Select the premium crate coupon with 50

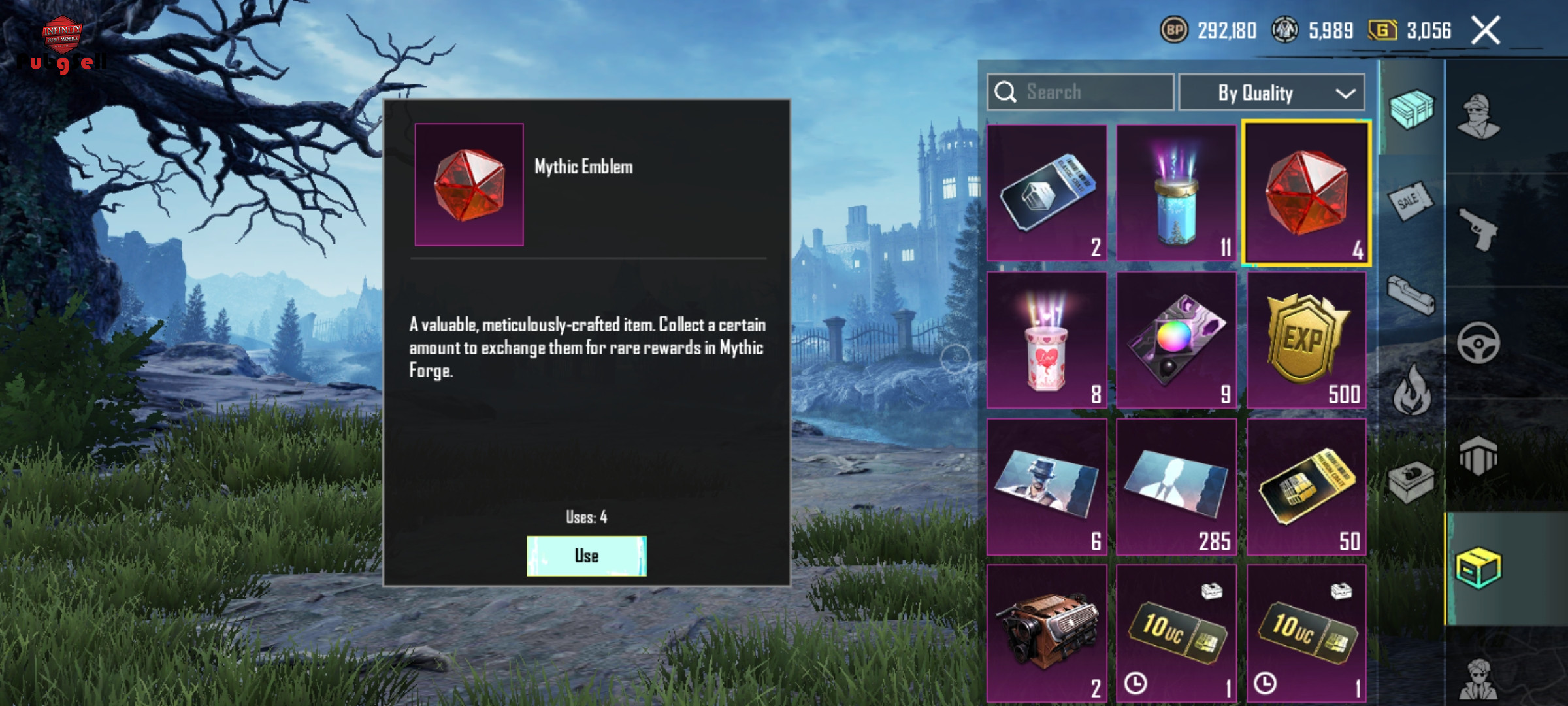(1306, 488)
